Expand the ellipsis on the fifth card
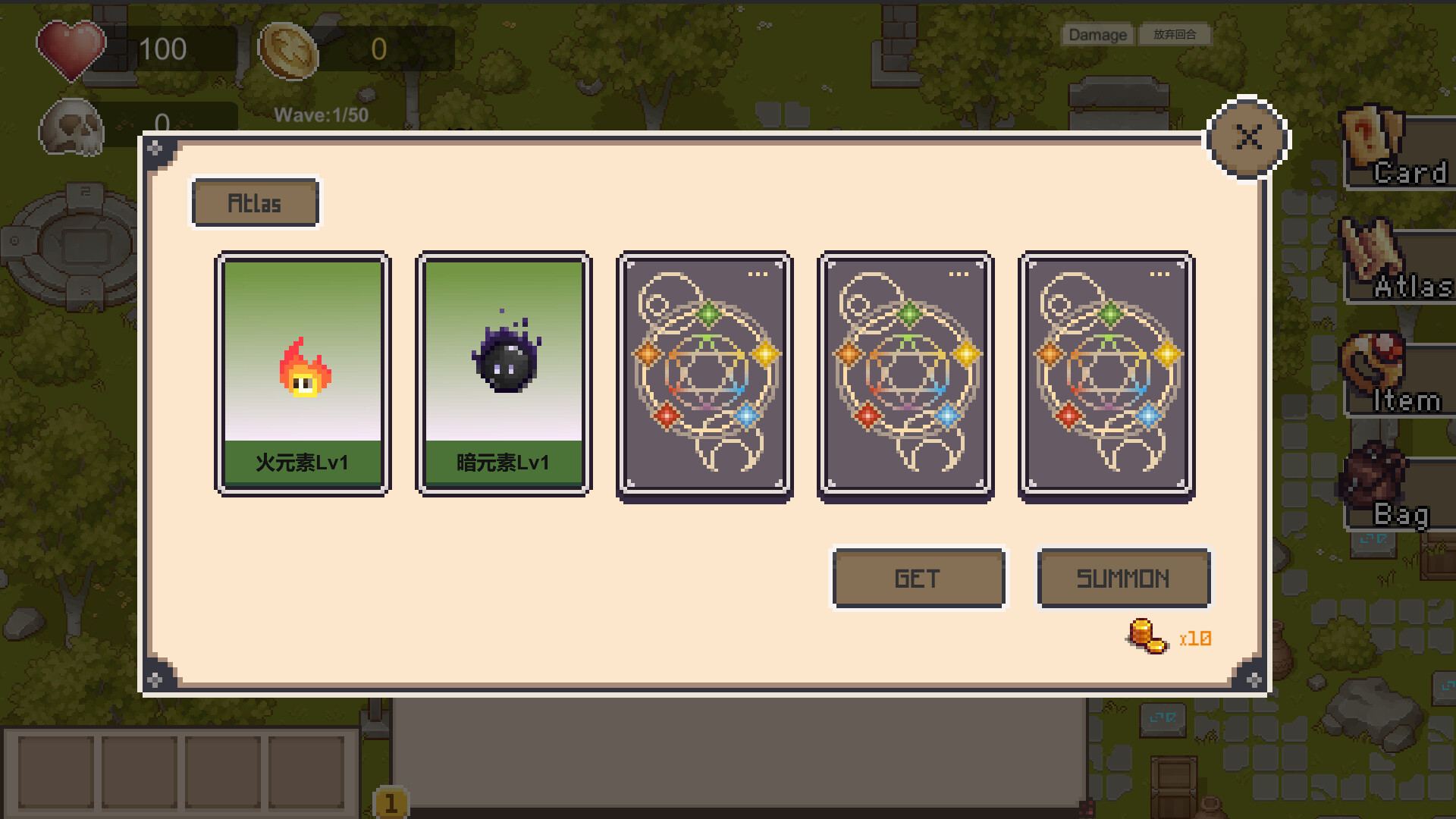The image size is (1456, 819). (x=1160, y=275)
